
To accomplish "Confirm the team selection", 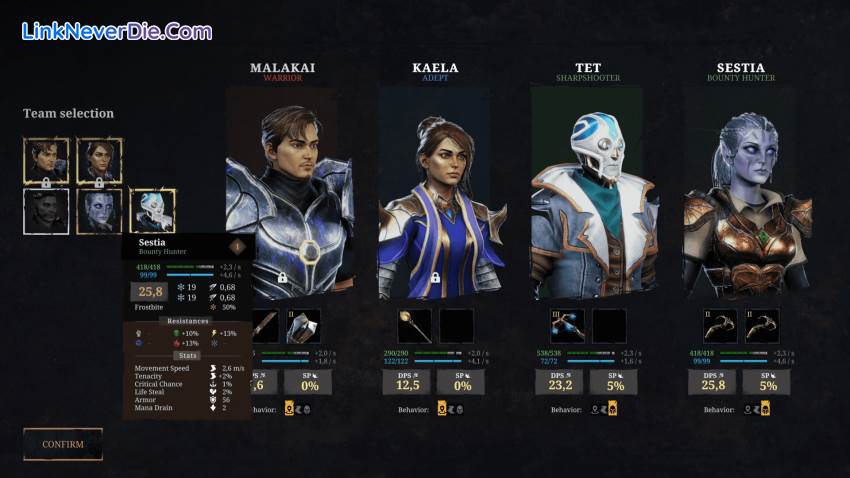I will 63,444.
